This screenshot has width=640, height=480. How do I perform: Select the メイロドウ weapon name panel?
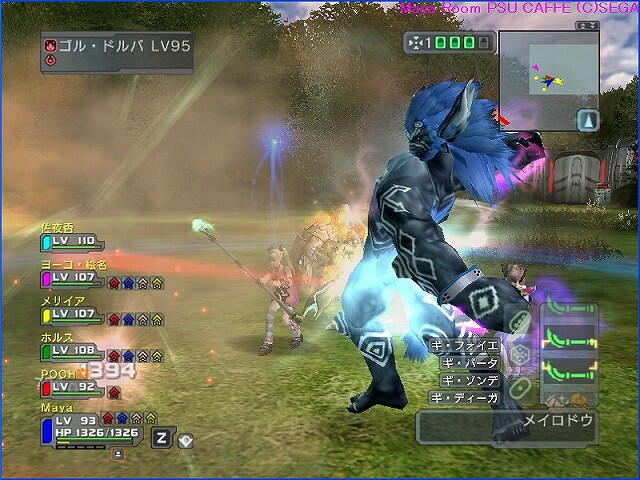pyautogui.click(x=507, y=422)
